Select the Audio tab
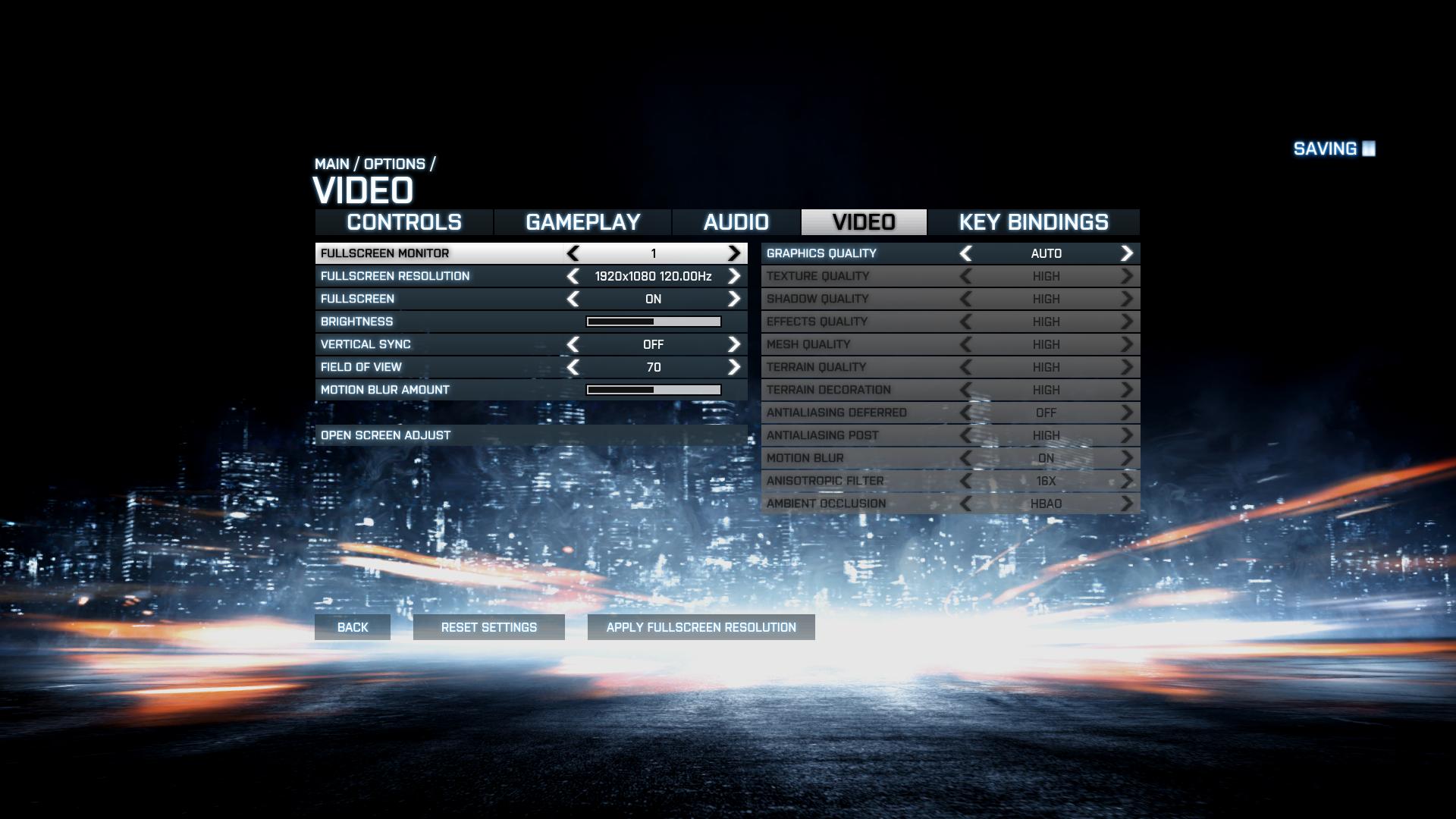The width and height of the screenshot is (1456, 819). click(x=736, y=222)
